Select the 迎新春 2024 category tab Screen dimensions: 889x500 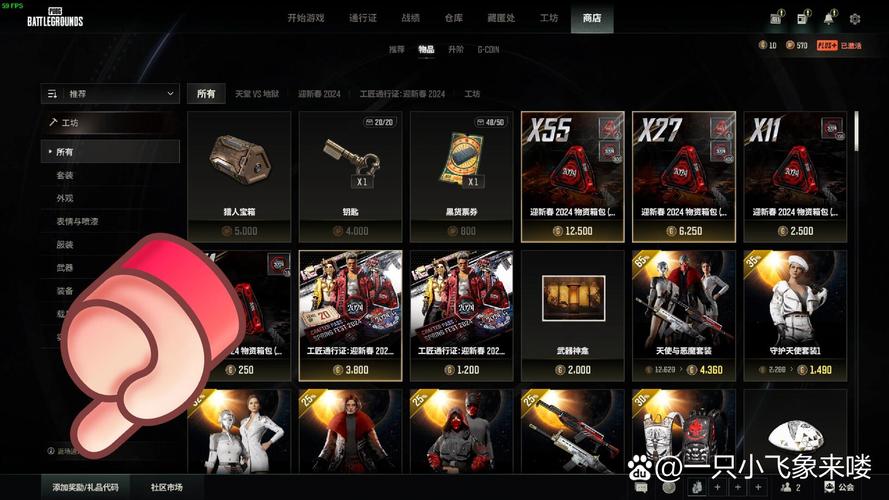(319, 94)
